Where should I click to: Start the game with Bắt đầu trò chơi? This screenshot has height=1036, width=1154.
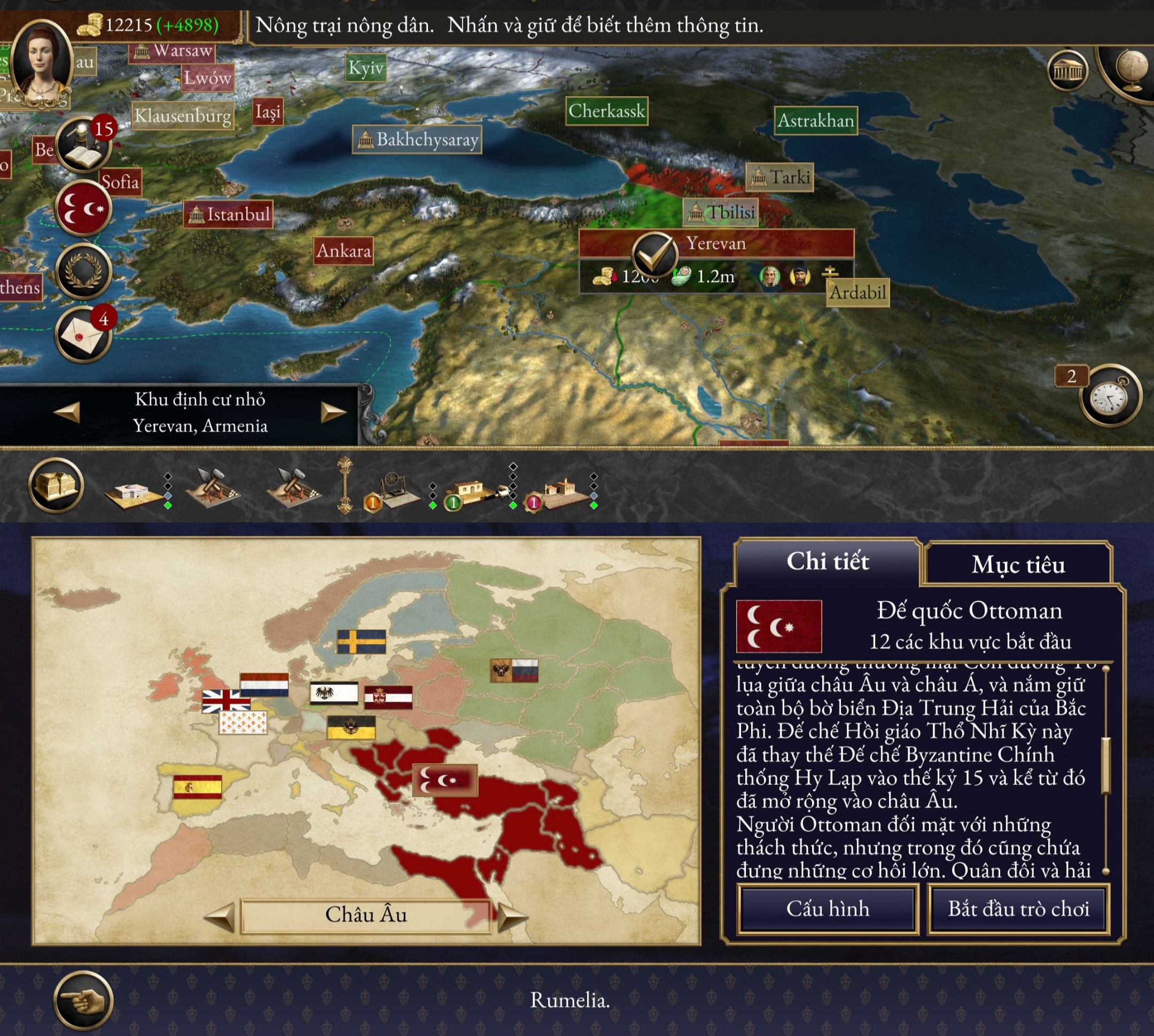tap(1018, 908)
